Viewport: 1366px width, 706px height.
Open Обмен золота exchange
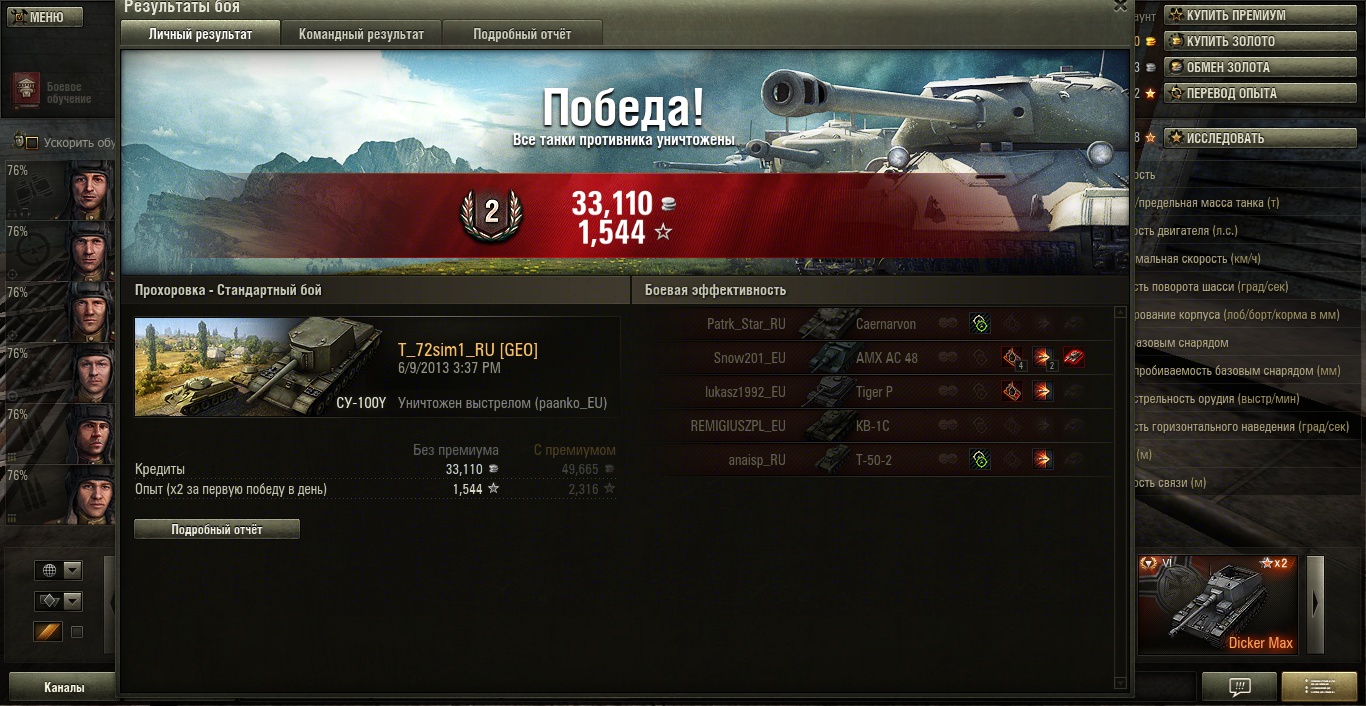point(1237,68)
